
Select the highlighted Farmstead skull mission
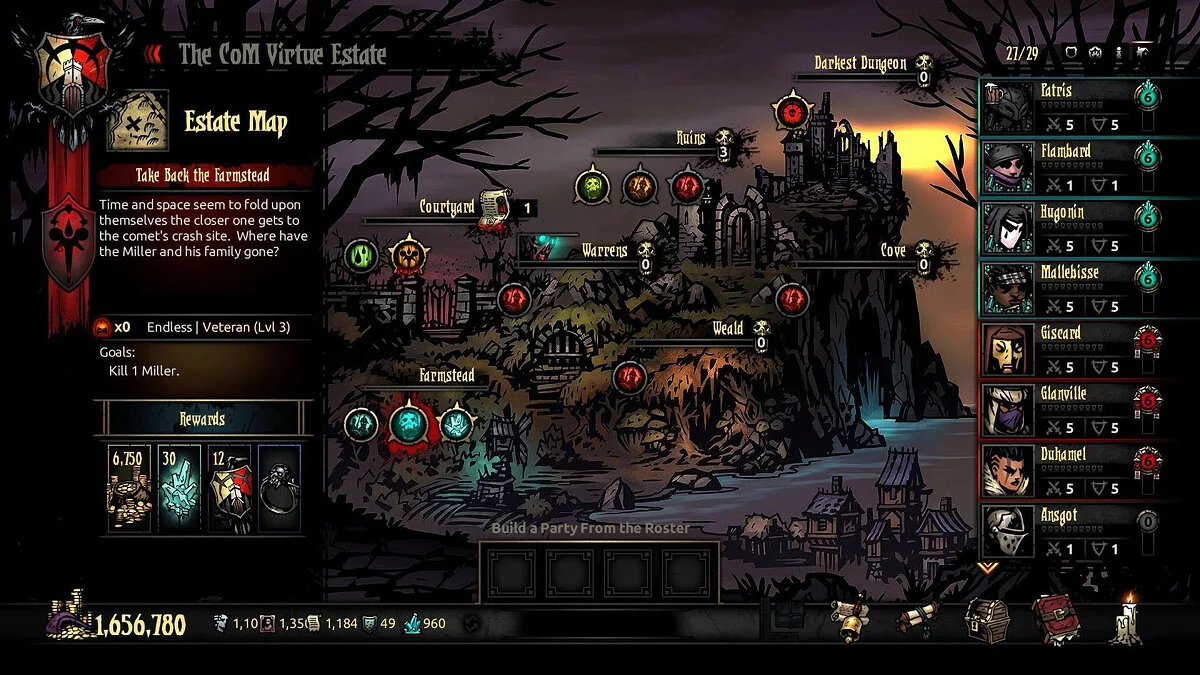(408, 424)
